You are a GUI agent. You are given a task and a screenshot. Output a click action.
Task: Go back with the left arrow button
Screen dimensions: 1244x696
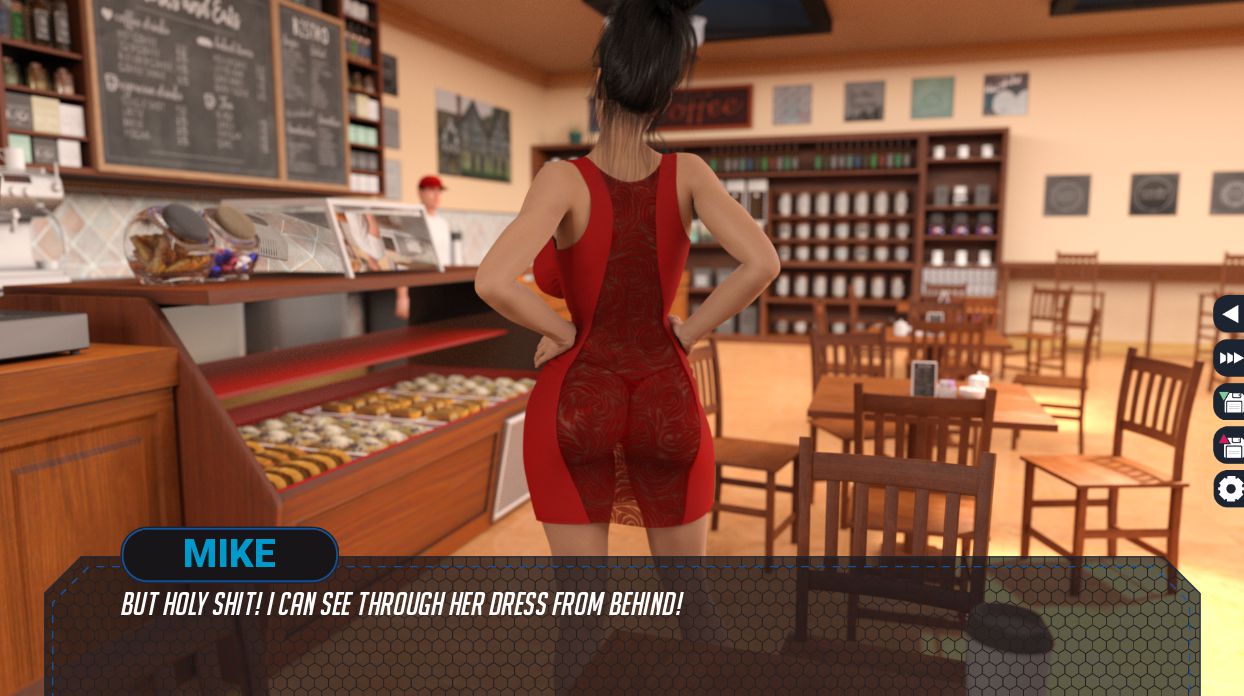pyautogui.click(x=1230, y=314)
